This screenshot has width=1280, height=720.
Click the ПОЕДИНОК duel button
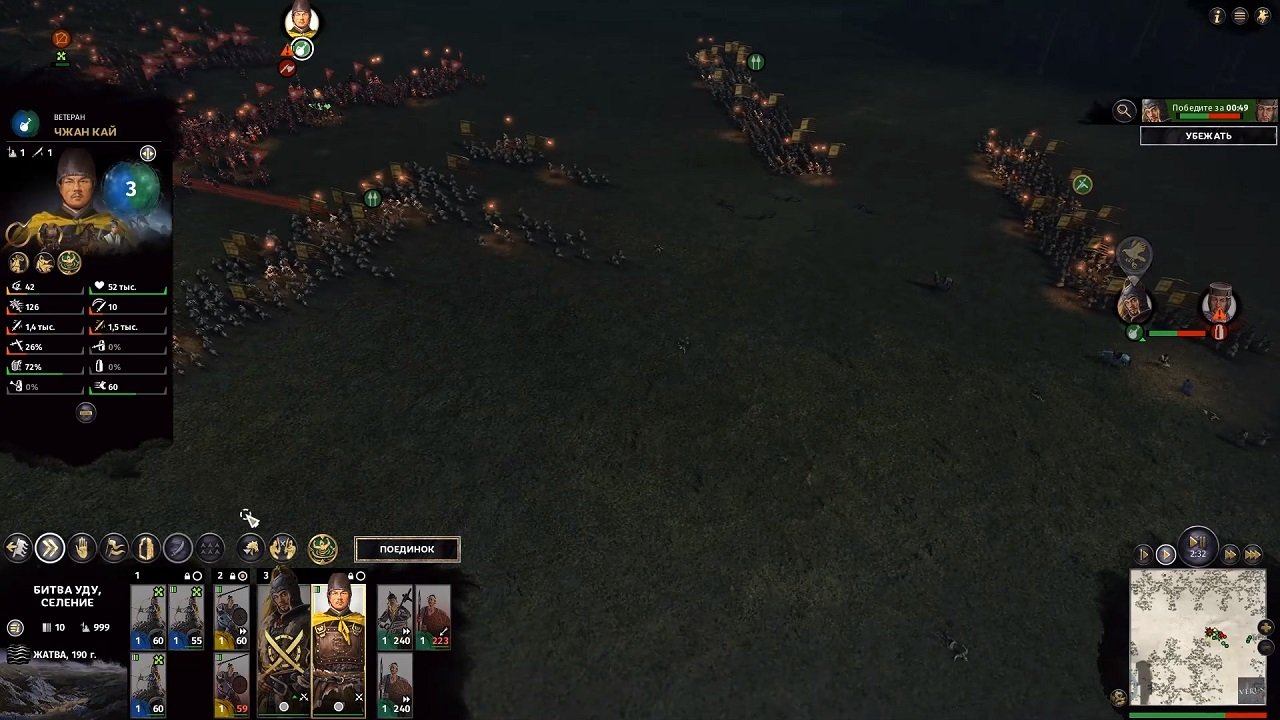(x=407, y=548)
